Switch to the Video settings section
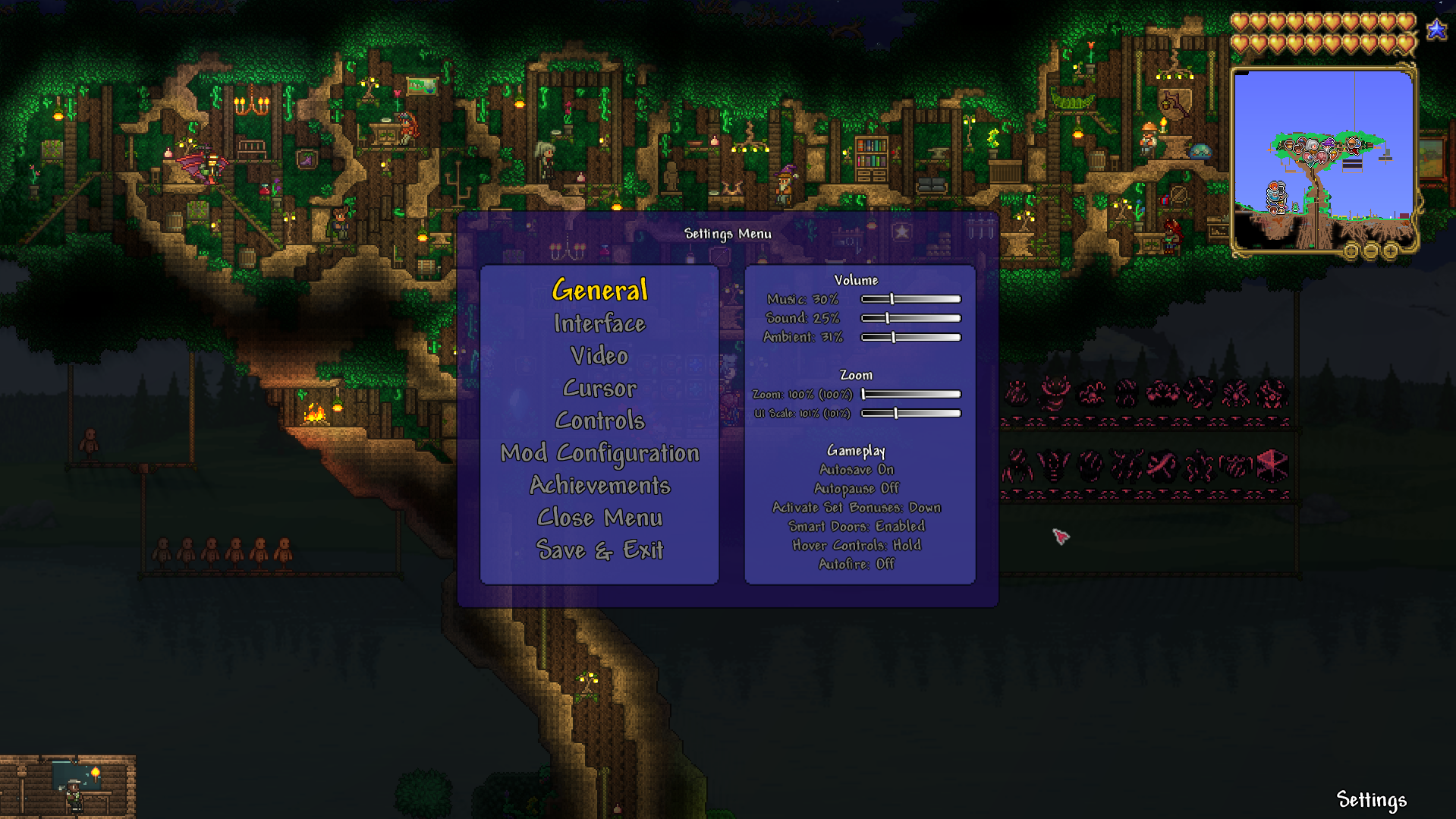The width and height of the screenshot is (1456, 819). pyautogui.click(x=599, y=355)
